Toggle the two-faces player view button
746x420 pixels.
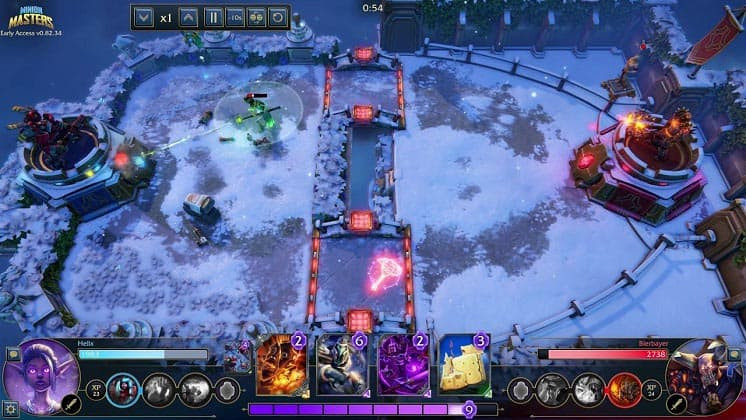[256, 17]
